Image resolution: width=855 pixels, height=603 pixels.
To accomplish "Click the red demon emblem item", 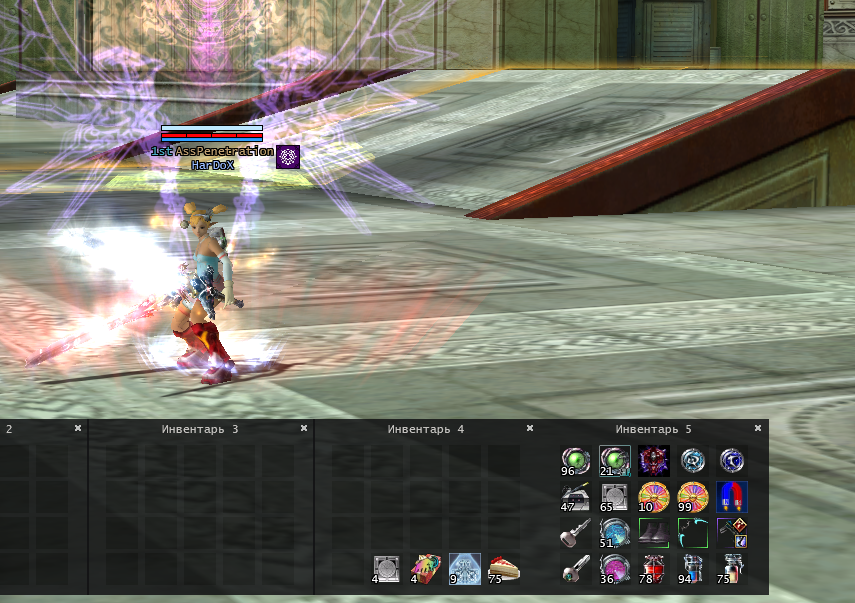I will (654, 460).
